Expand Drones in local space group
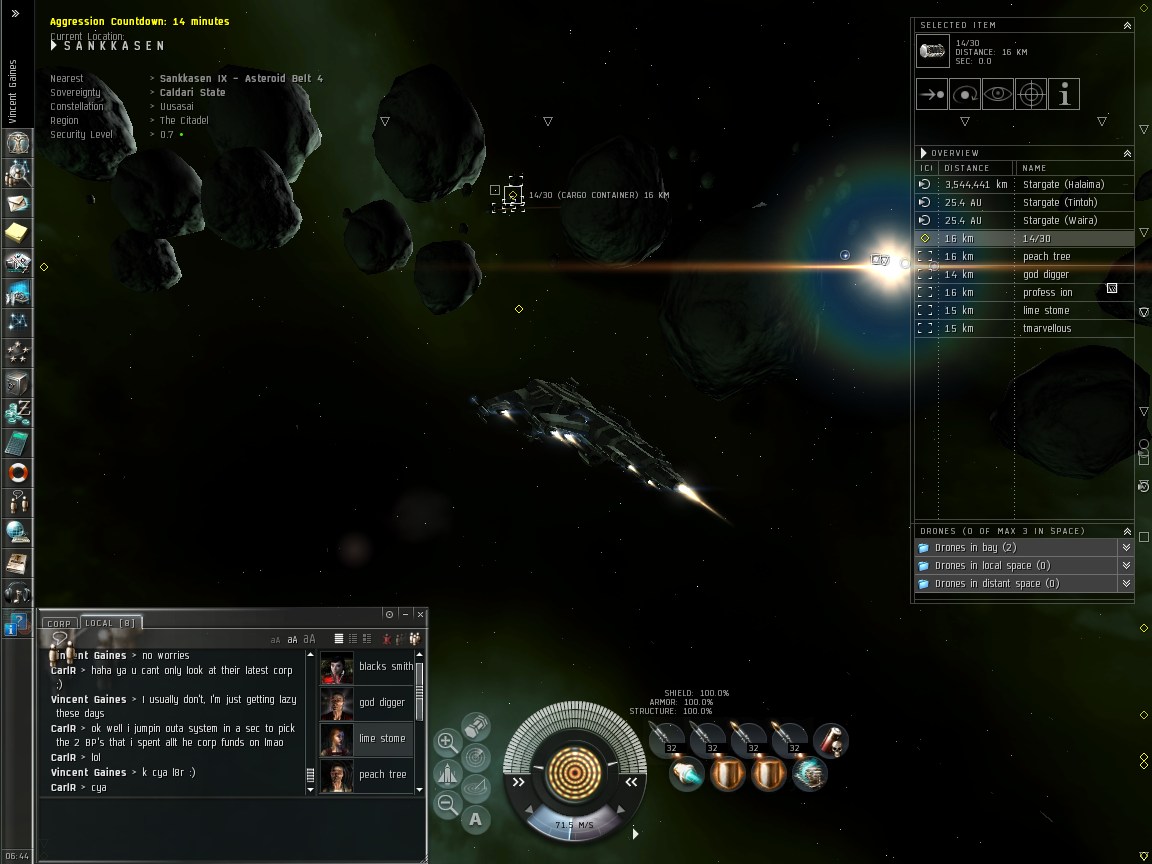1152x864 pixels. [1126, 566]
